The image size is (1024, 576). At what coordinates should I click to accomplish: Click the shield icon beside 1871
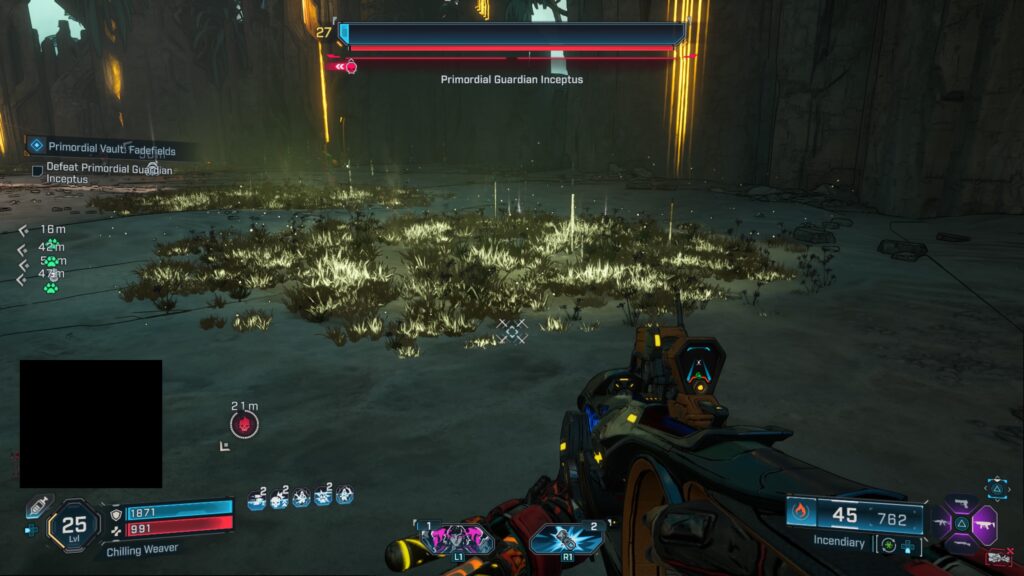[x=116, y=511]
